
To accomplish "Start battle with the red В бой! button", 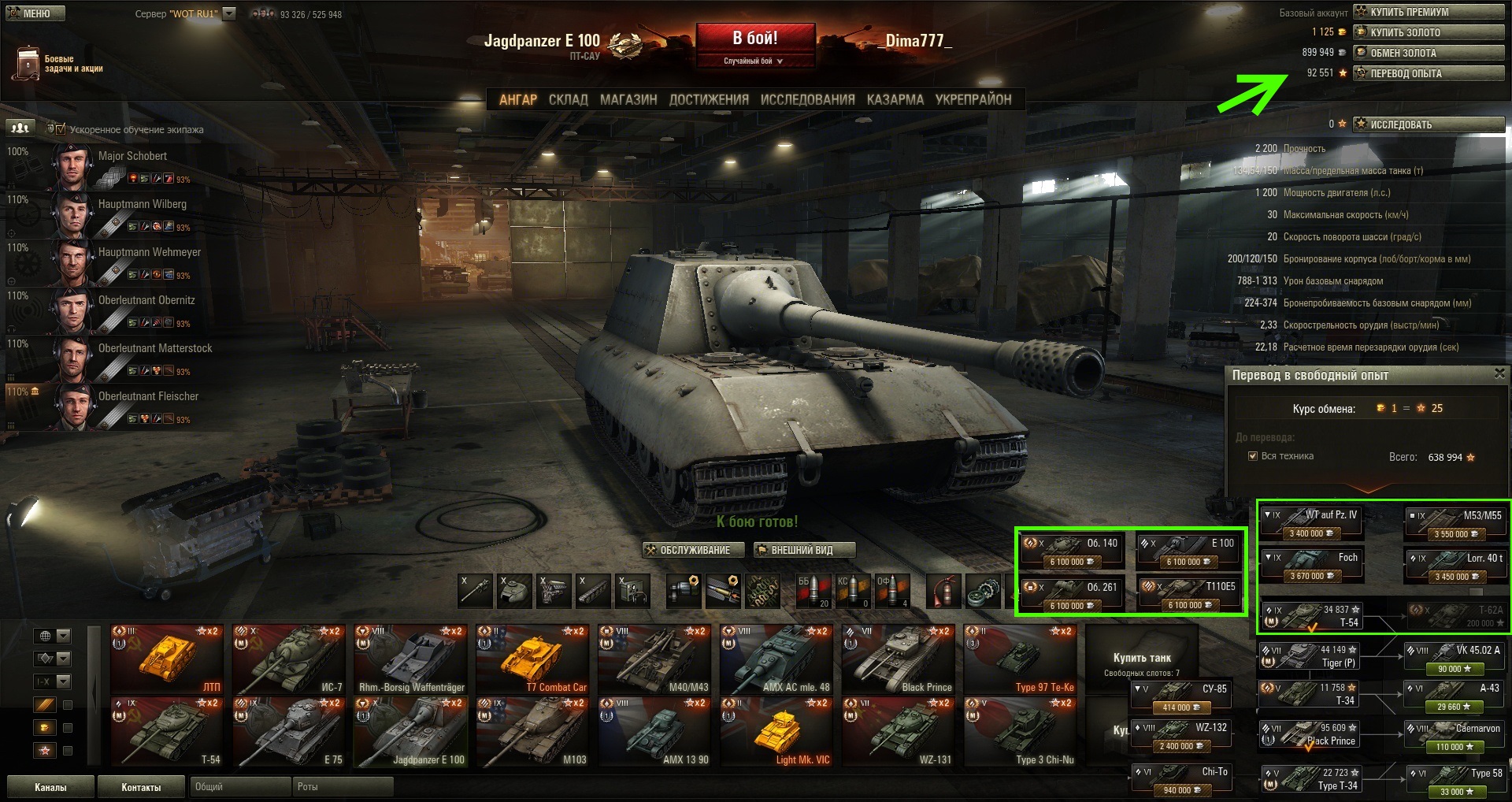I will pyautogui.click(x=754, y=39).
